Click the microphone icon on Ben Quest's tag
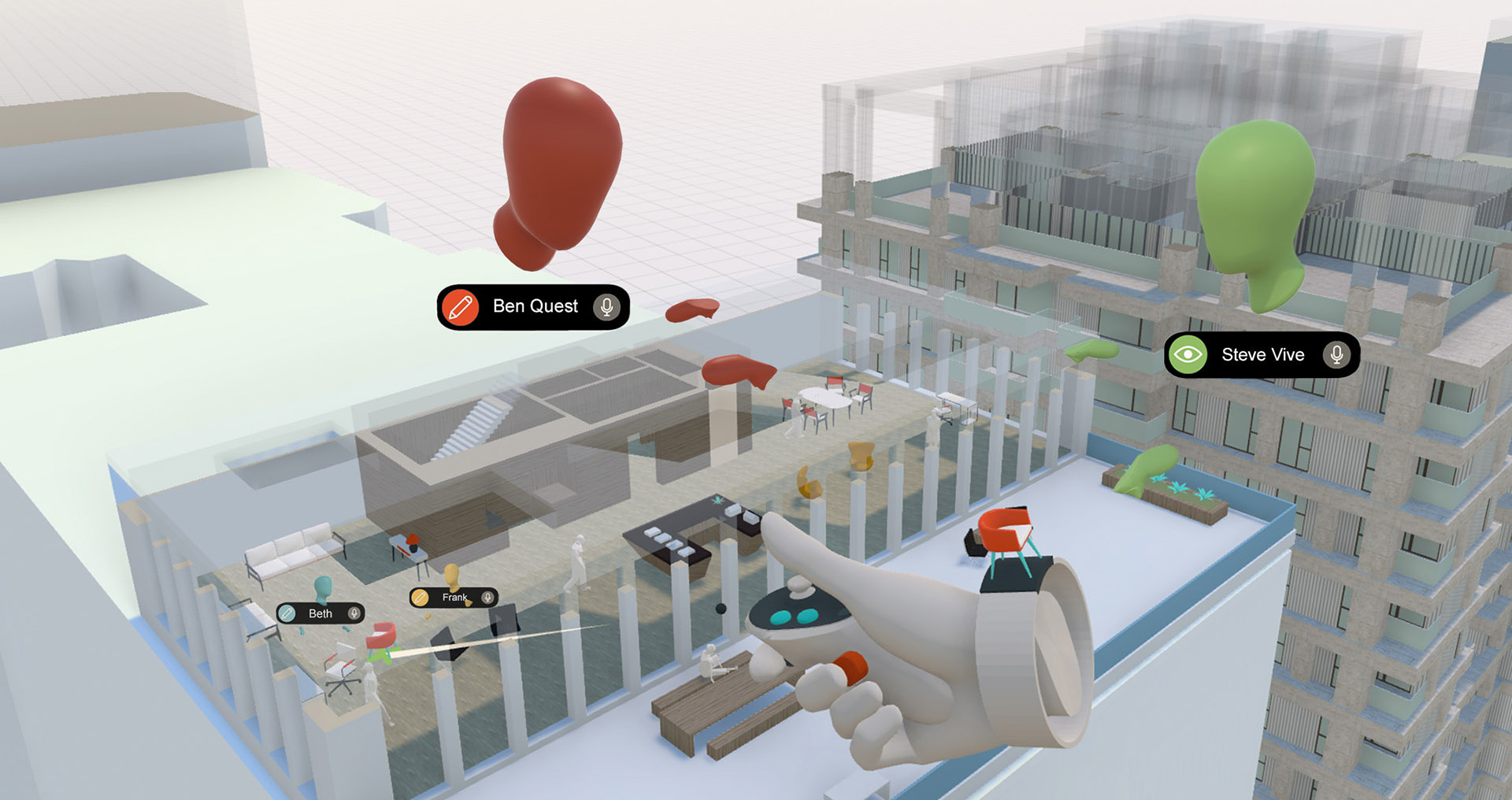Image resolution: width=1512 pixels, height=800 pixels. pos(606,307)
